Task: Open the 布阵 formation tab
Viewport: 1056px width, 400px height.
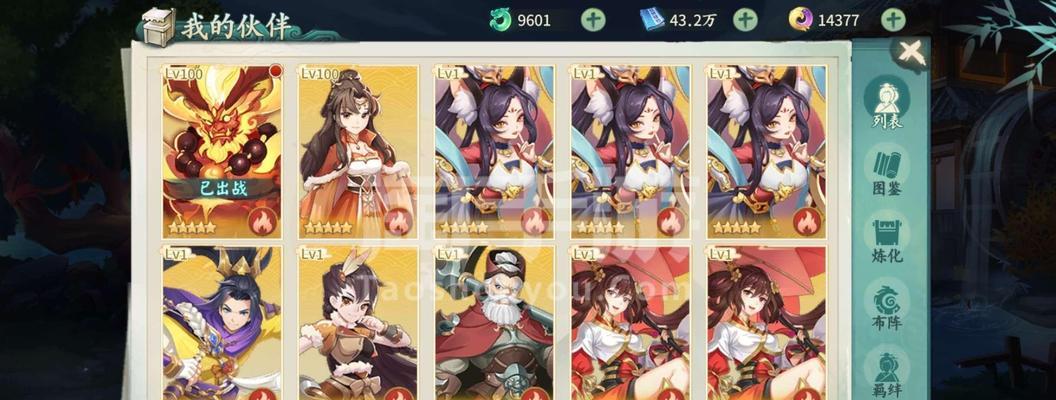Action: coord(887,309)
